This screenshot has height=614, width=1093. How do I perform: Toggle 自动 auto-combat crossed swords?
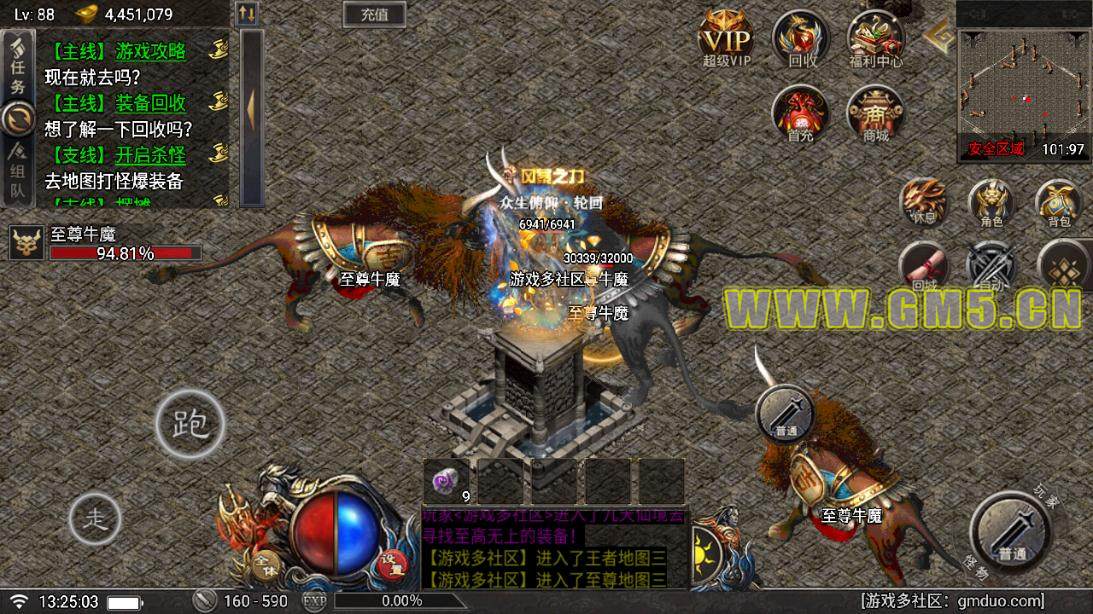pyautogui.click(x=991, y=266)
